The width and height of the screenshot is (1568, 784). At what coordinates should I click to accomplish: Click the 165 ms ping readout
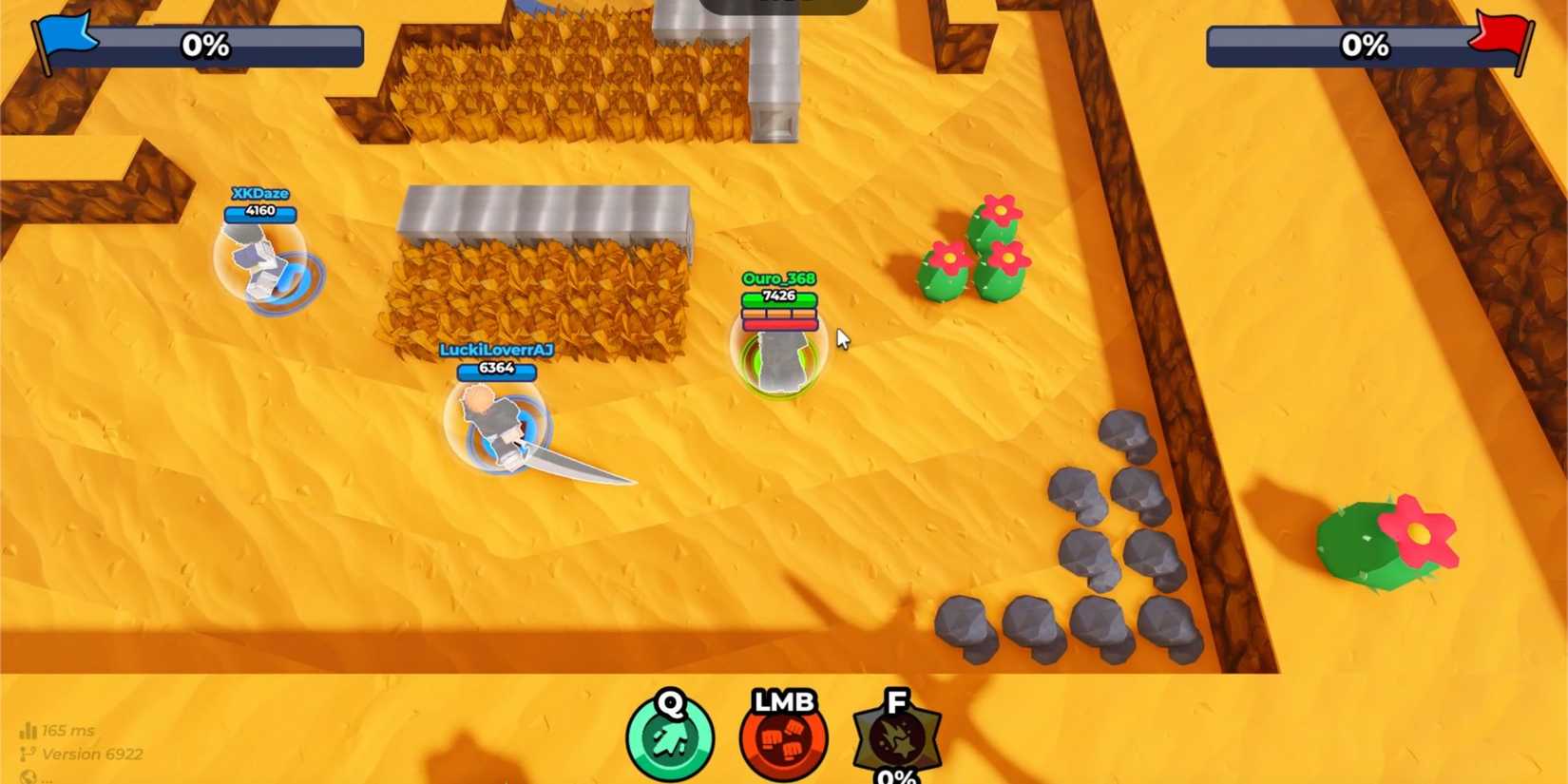tap(71, 730)
